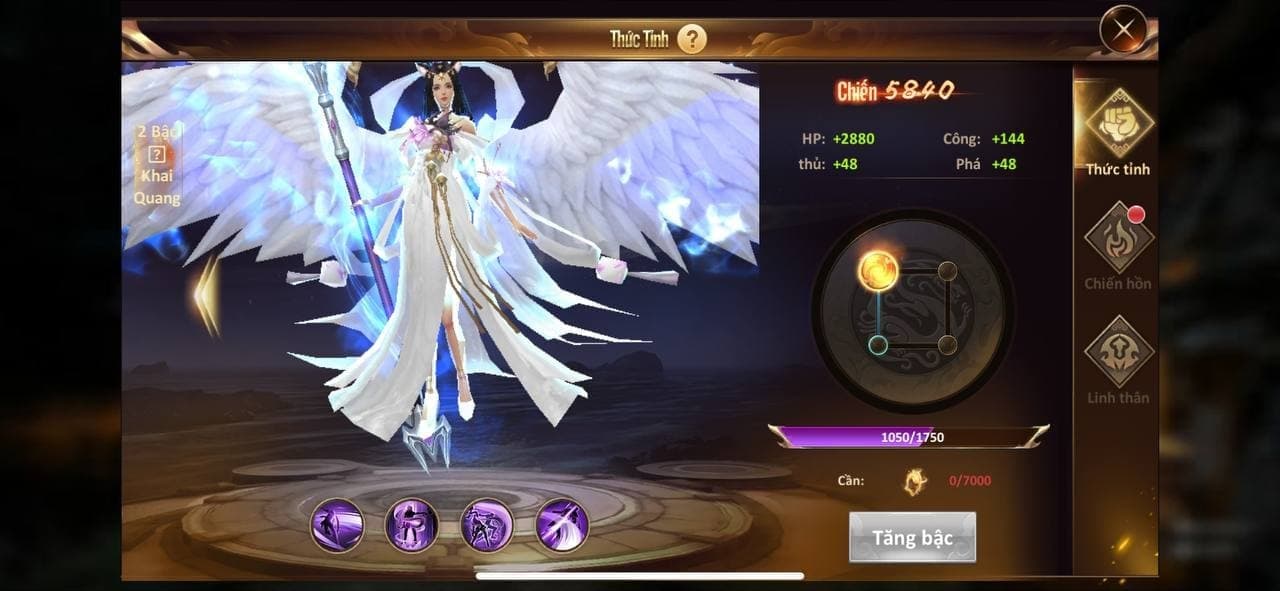Select the blue-ringed node below the golden orb
1280x591 pixels.
(878, 345)
